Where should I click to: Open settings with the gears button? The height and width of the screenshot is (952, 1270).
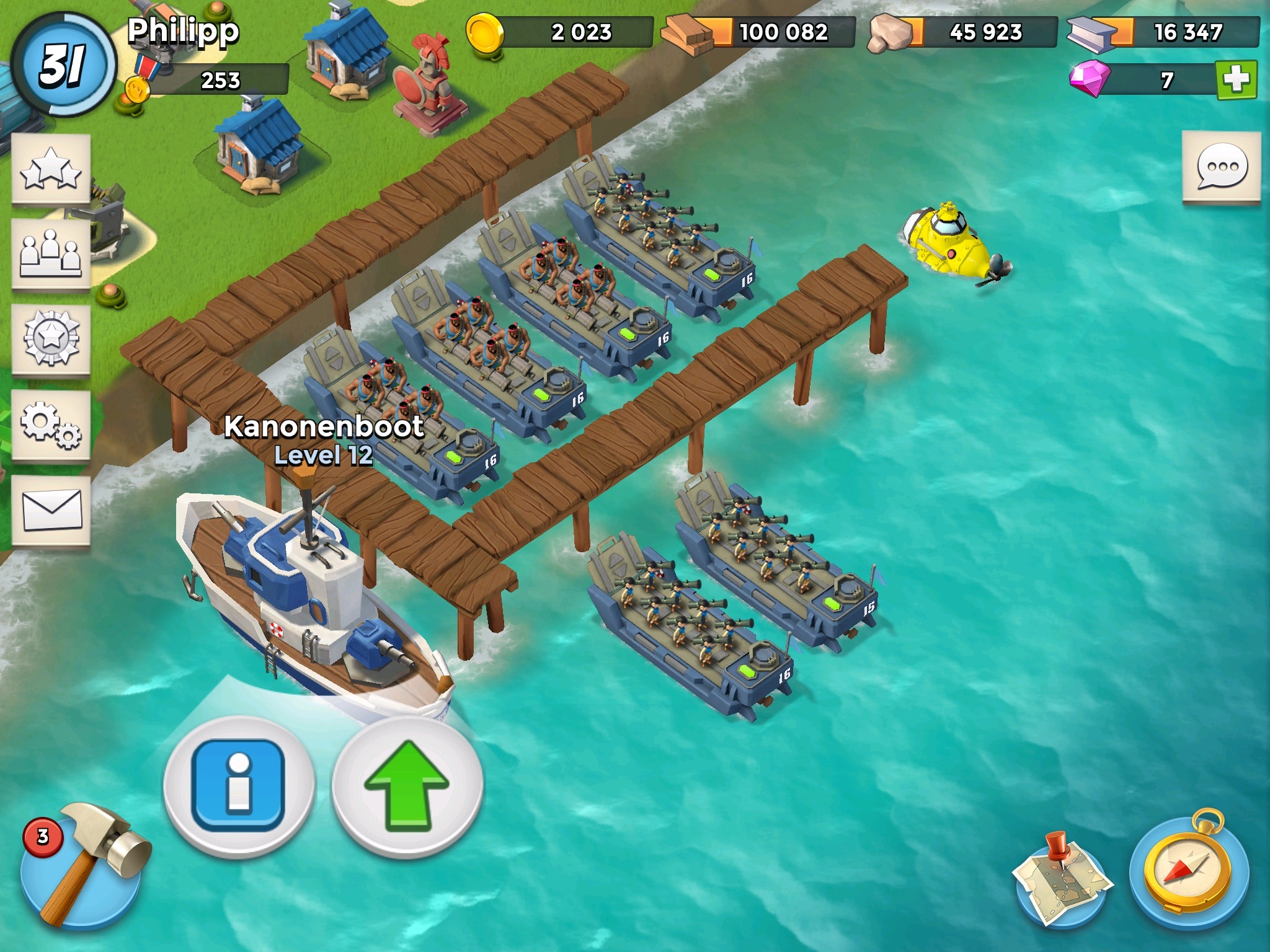(x=51, y=425)
